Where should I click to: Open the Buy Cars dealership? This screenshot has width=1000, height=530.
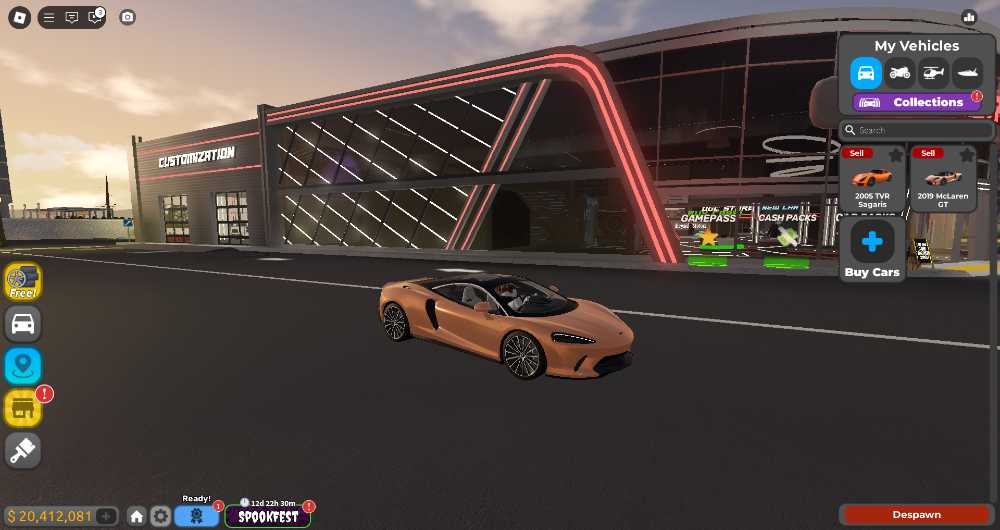872,249
